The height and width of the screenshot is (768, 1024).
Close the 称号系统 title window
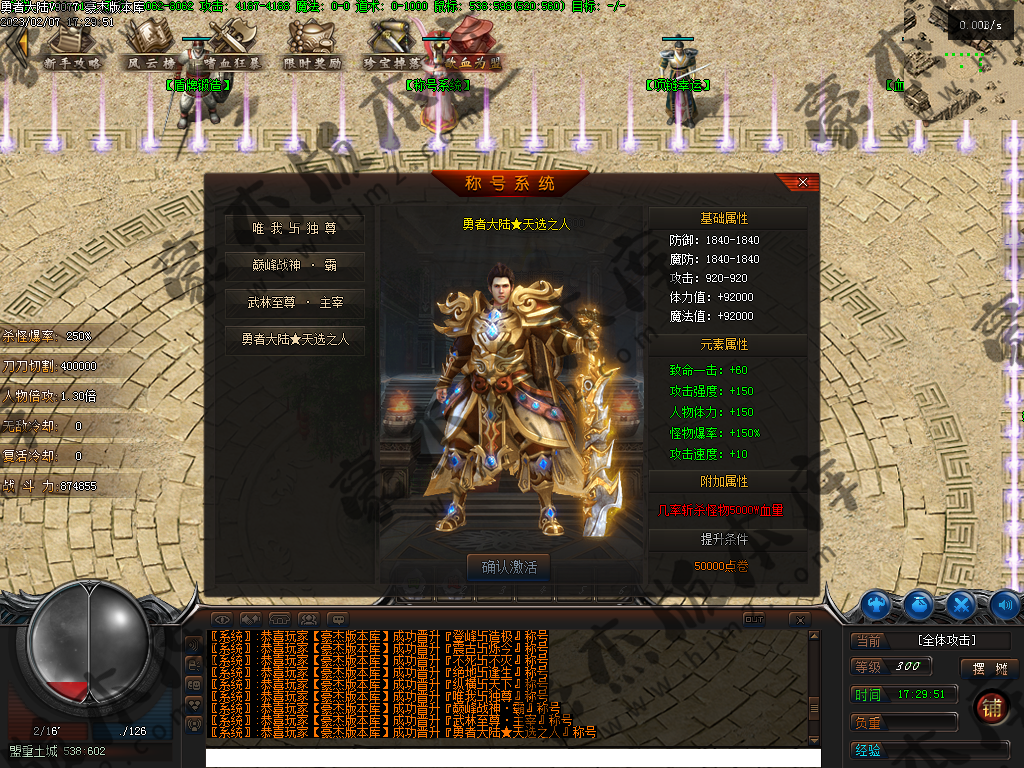803,183
